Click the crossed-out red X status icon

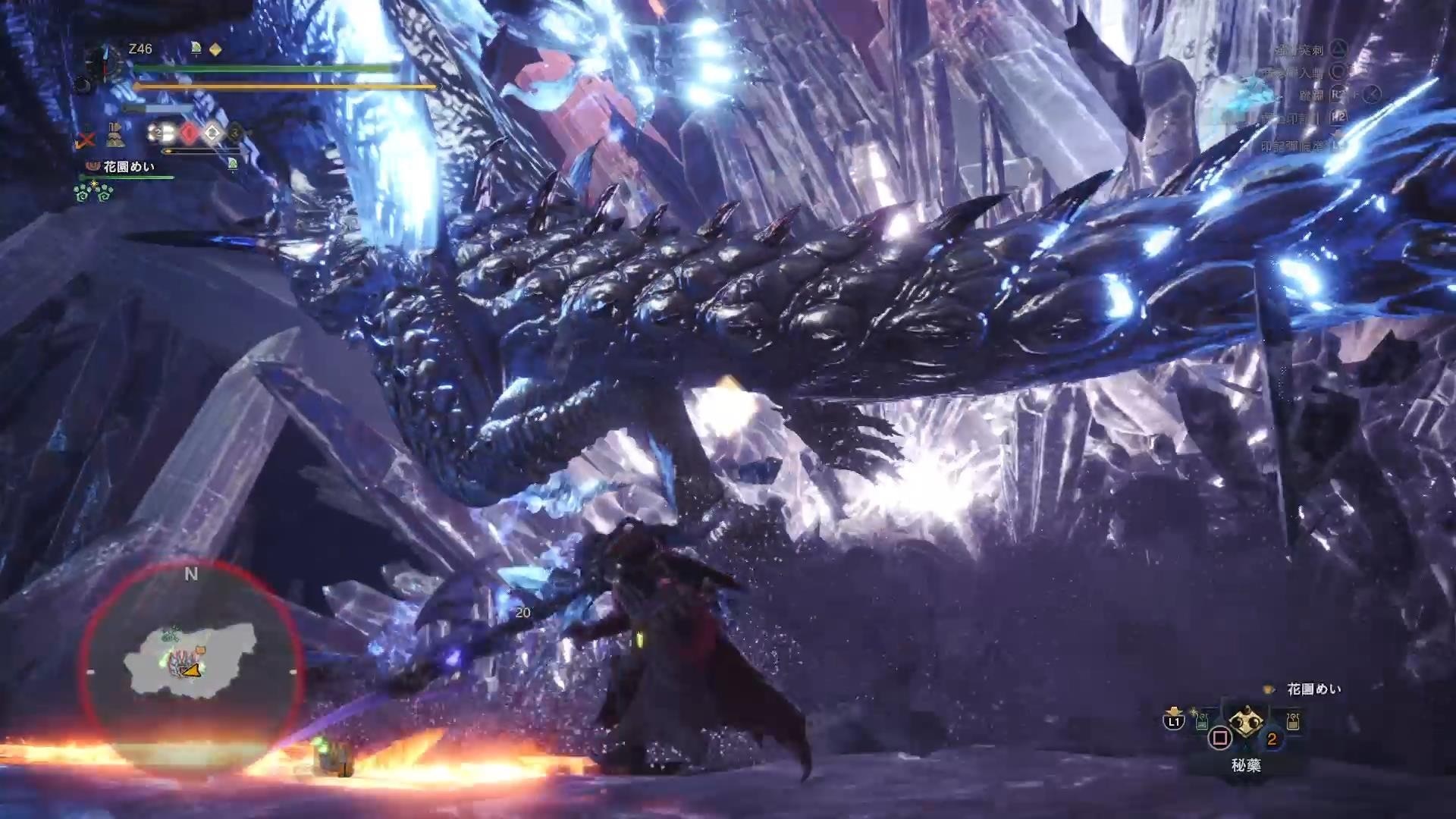click(86, 140)
